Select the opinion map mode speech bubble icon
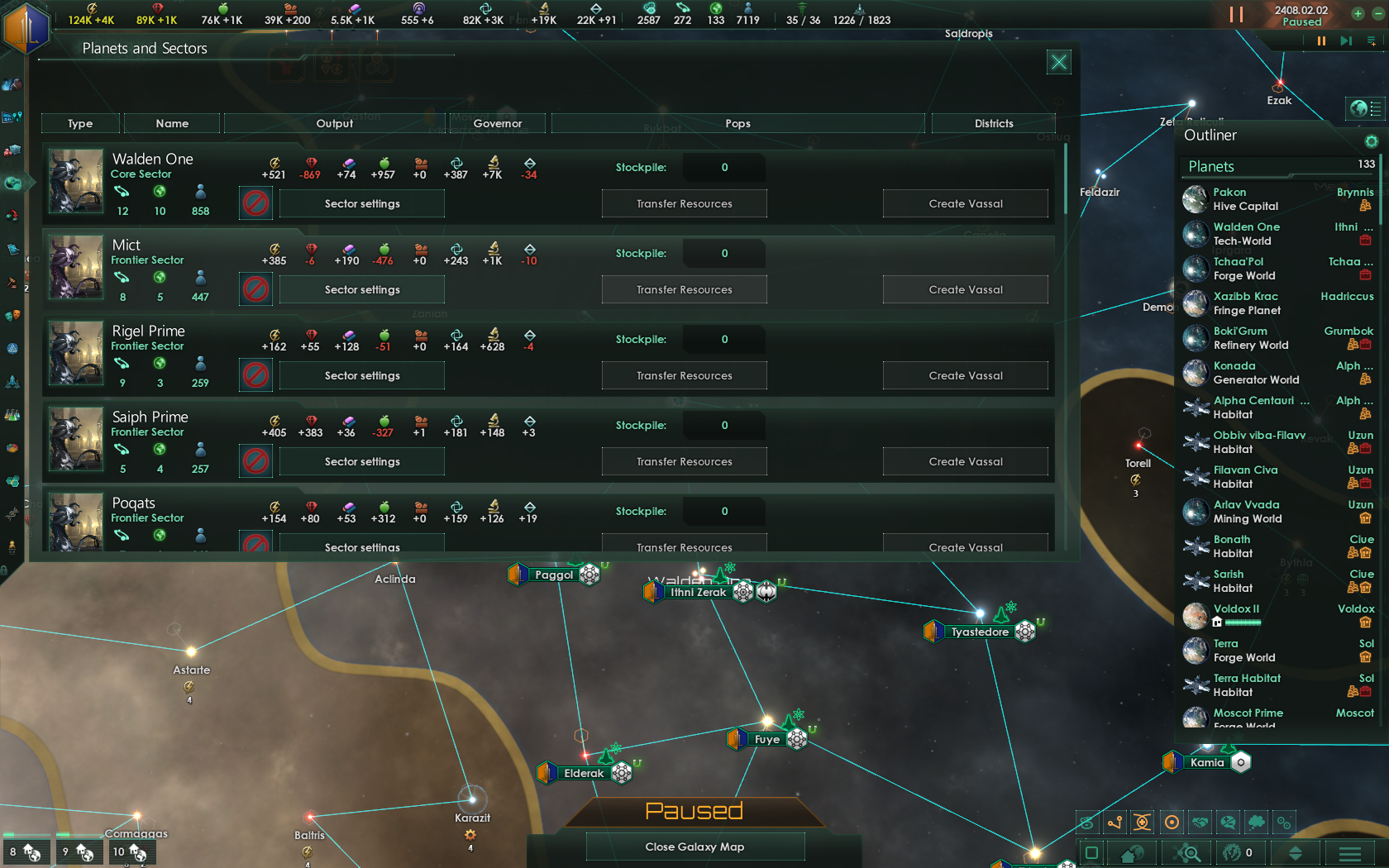The height and width of the screenshot is (868, 1389). (x=1229, y=823)
